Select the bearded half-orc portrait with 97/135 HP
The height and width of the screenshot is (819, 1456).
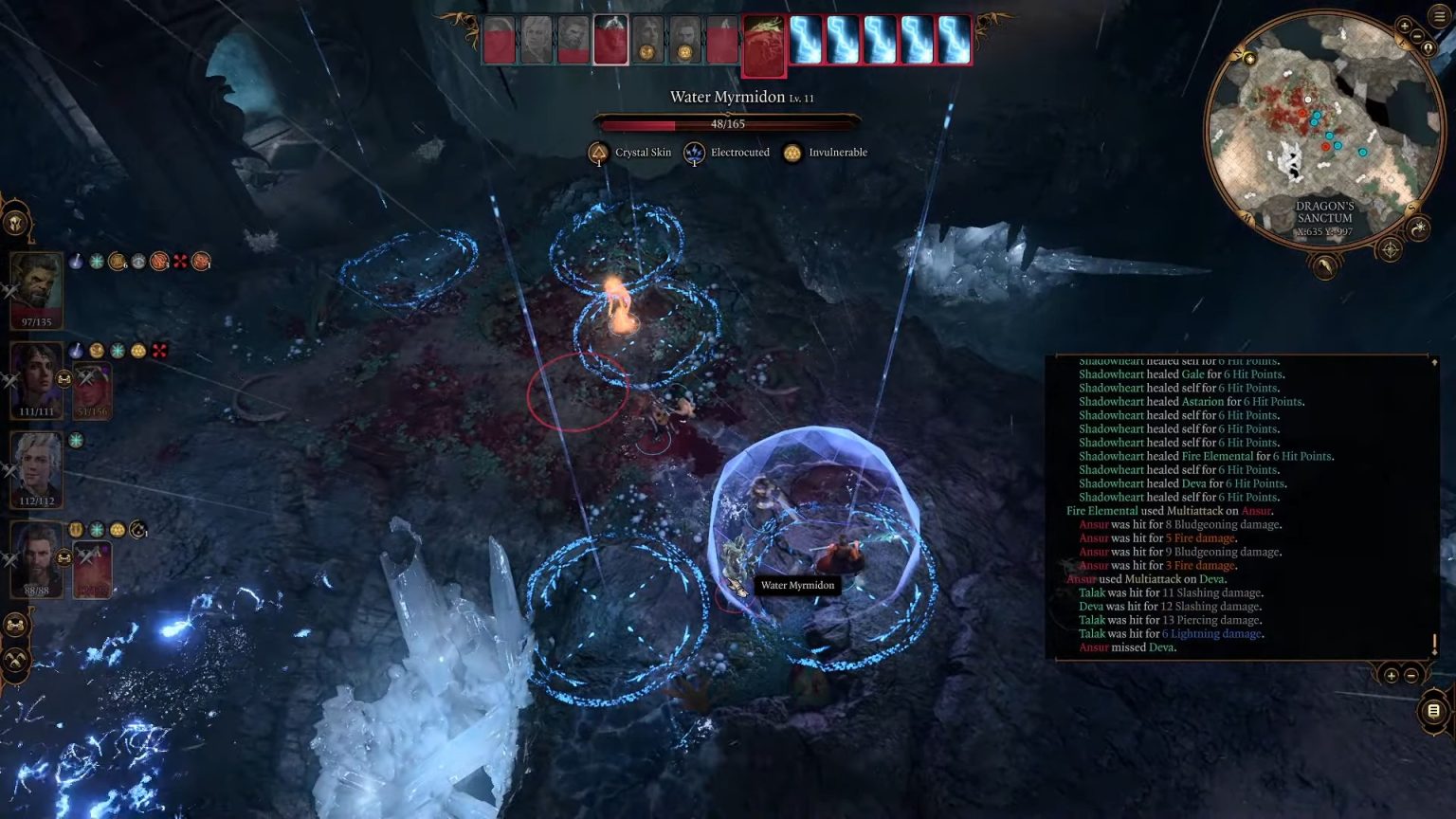pos(36,285)
